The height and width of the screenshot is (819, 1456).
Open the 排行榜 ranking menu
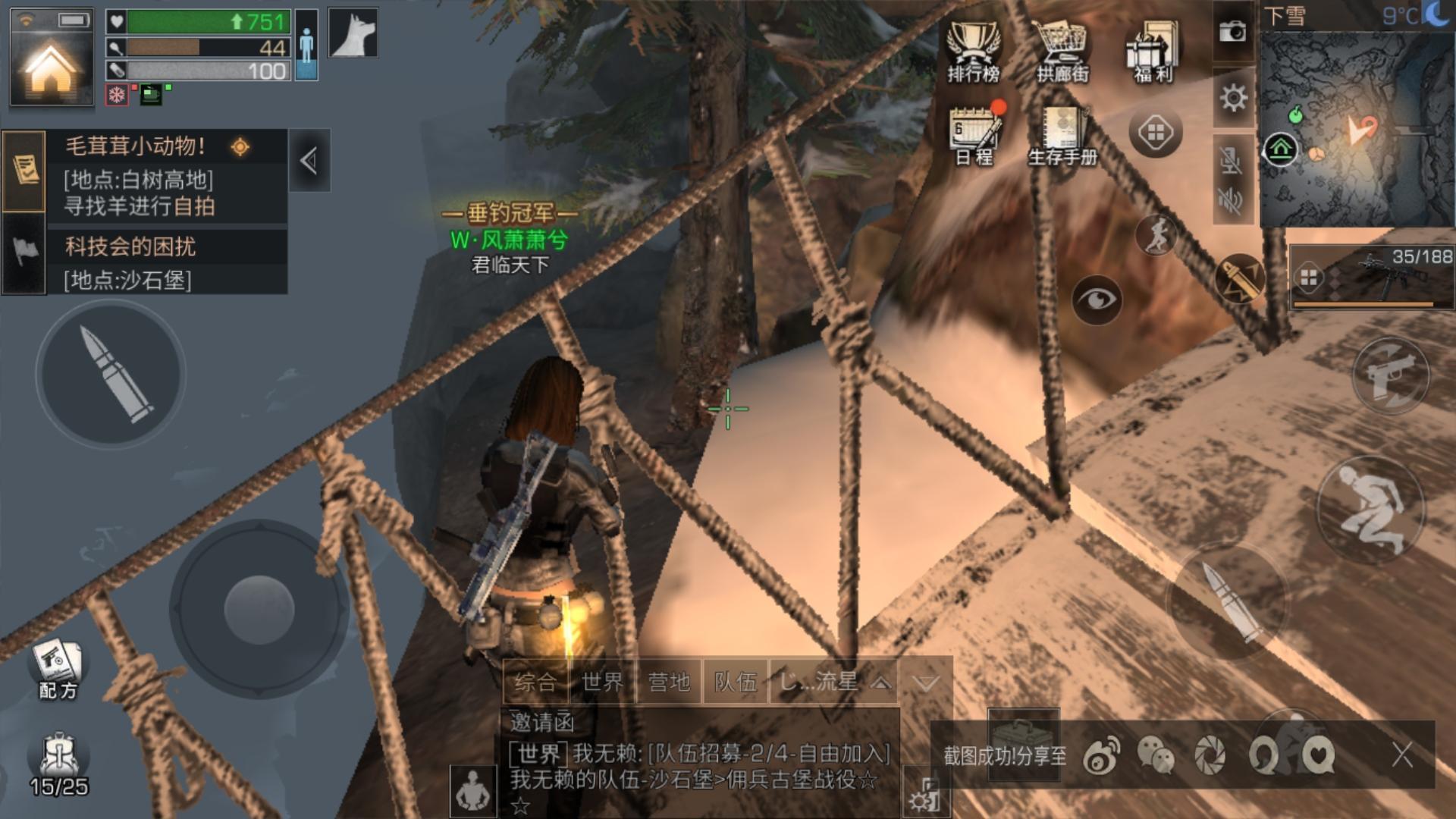(x=974, y=52)
